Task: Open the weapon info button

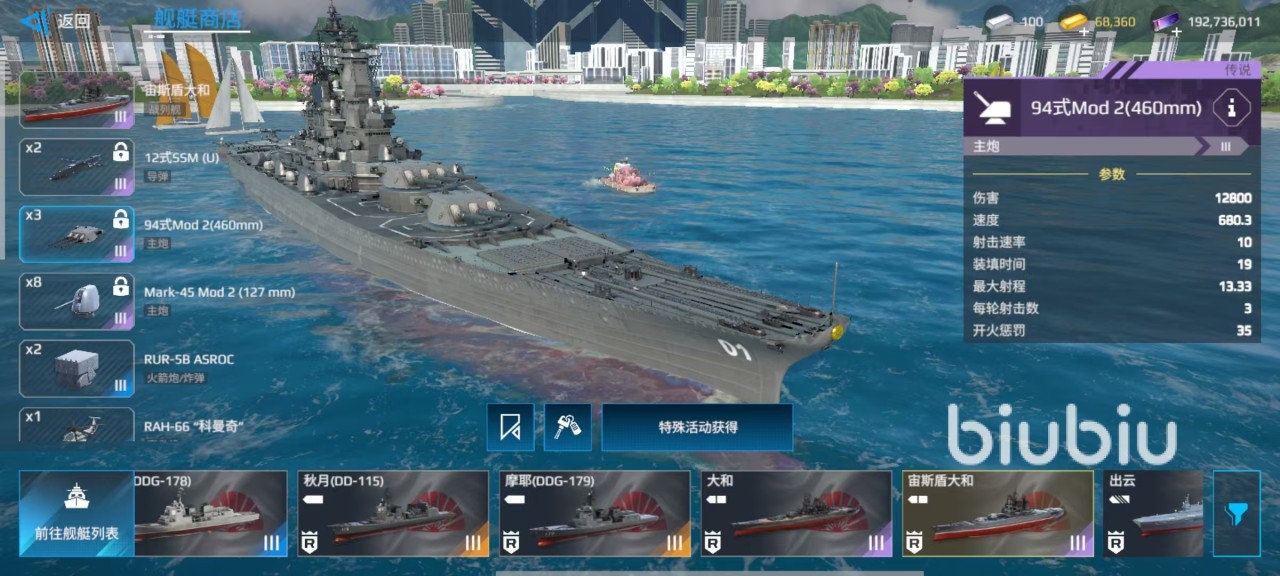Action: [1231, 108]
